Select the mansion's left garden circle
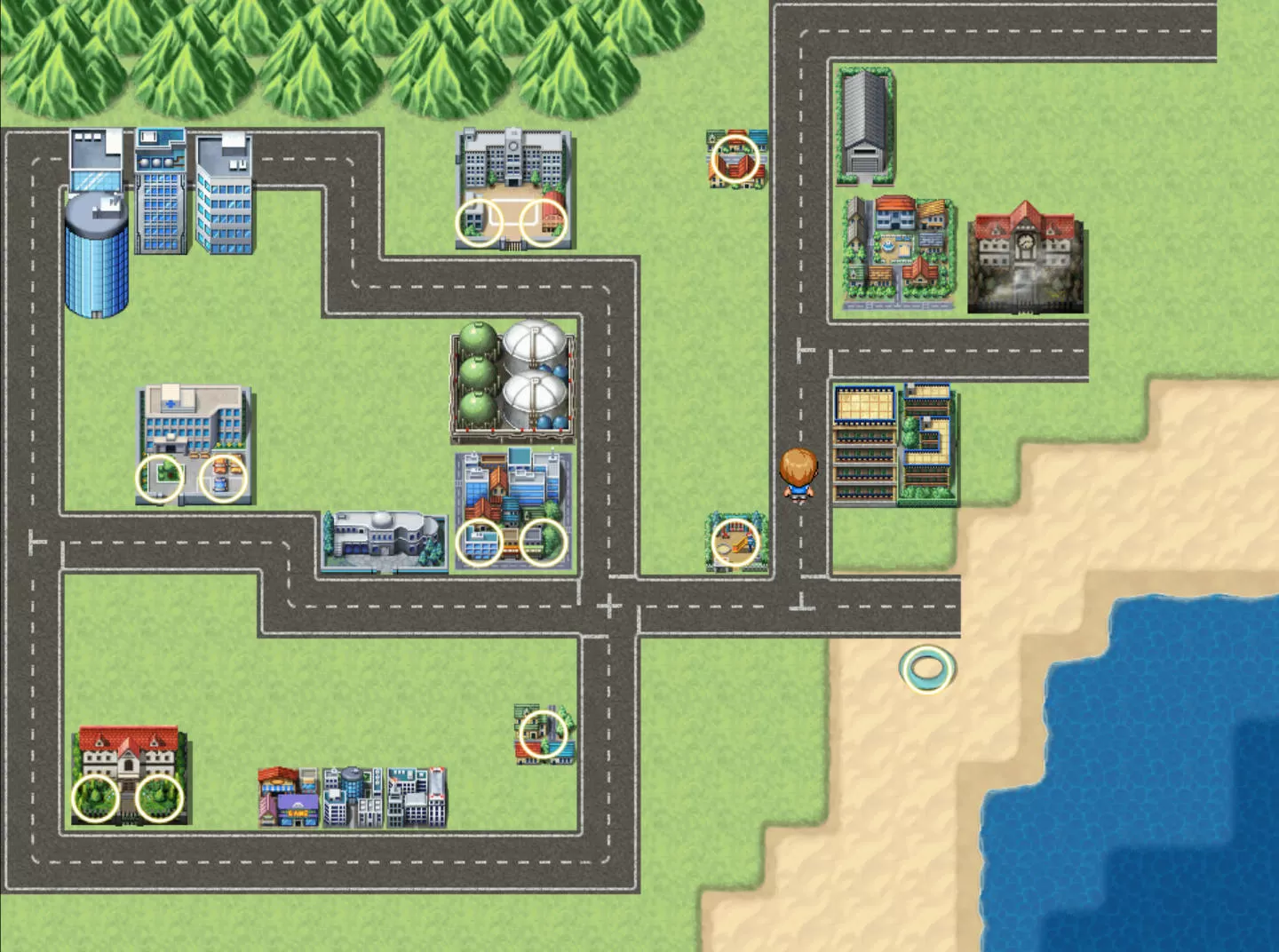Viewport: 1279px width, 952px height. tap(95, 797)
